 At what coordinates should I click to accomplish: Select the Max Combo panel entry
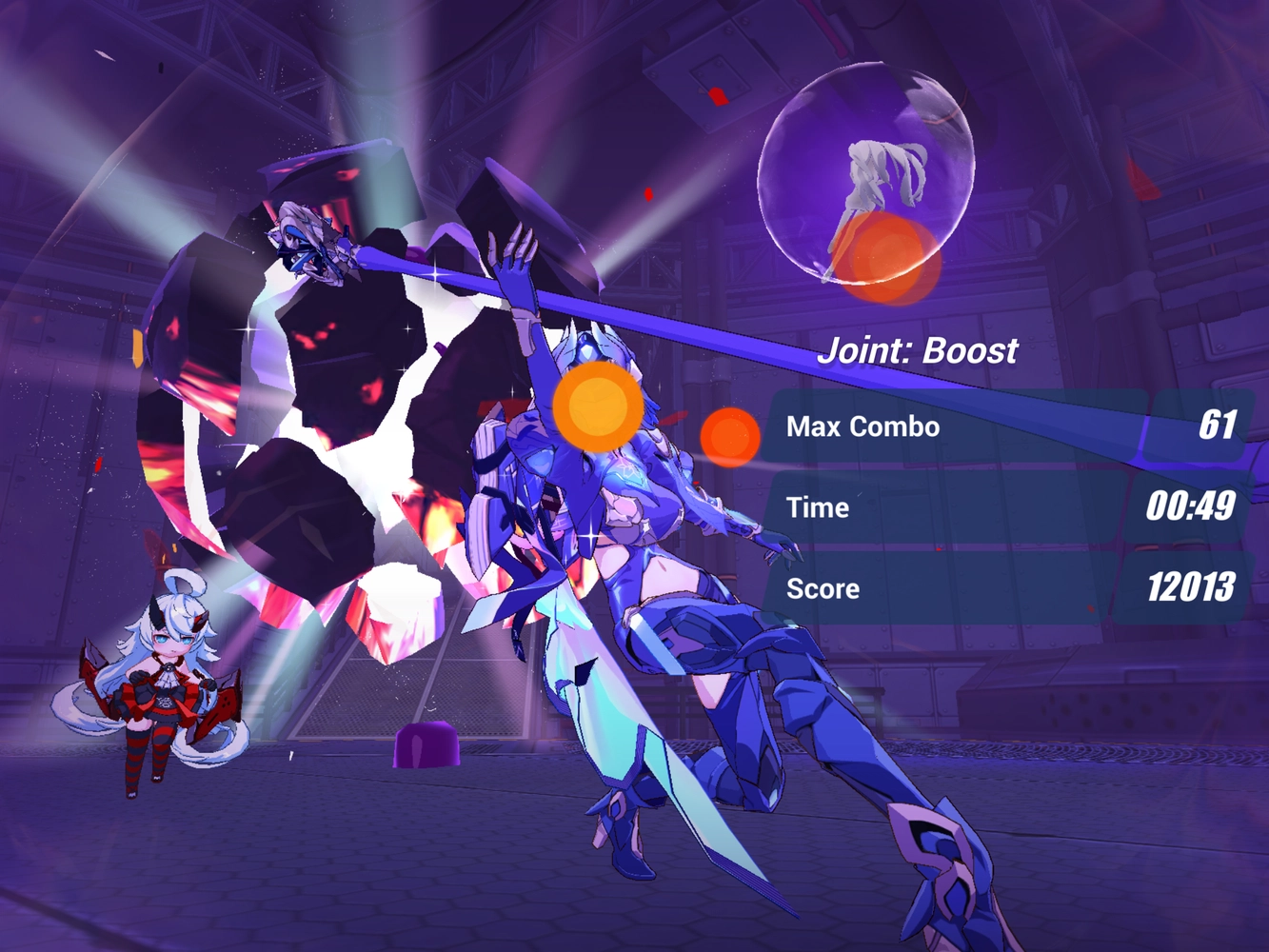(1009, 426)
